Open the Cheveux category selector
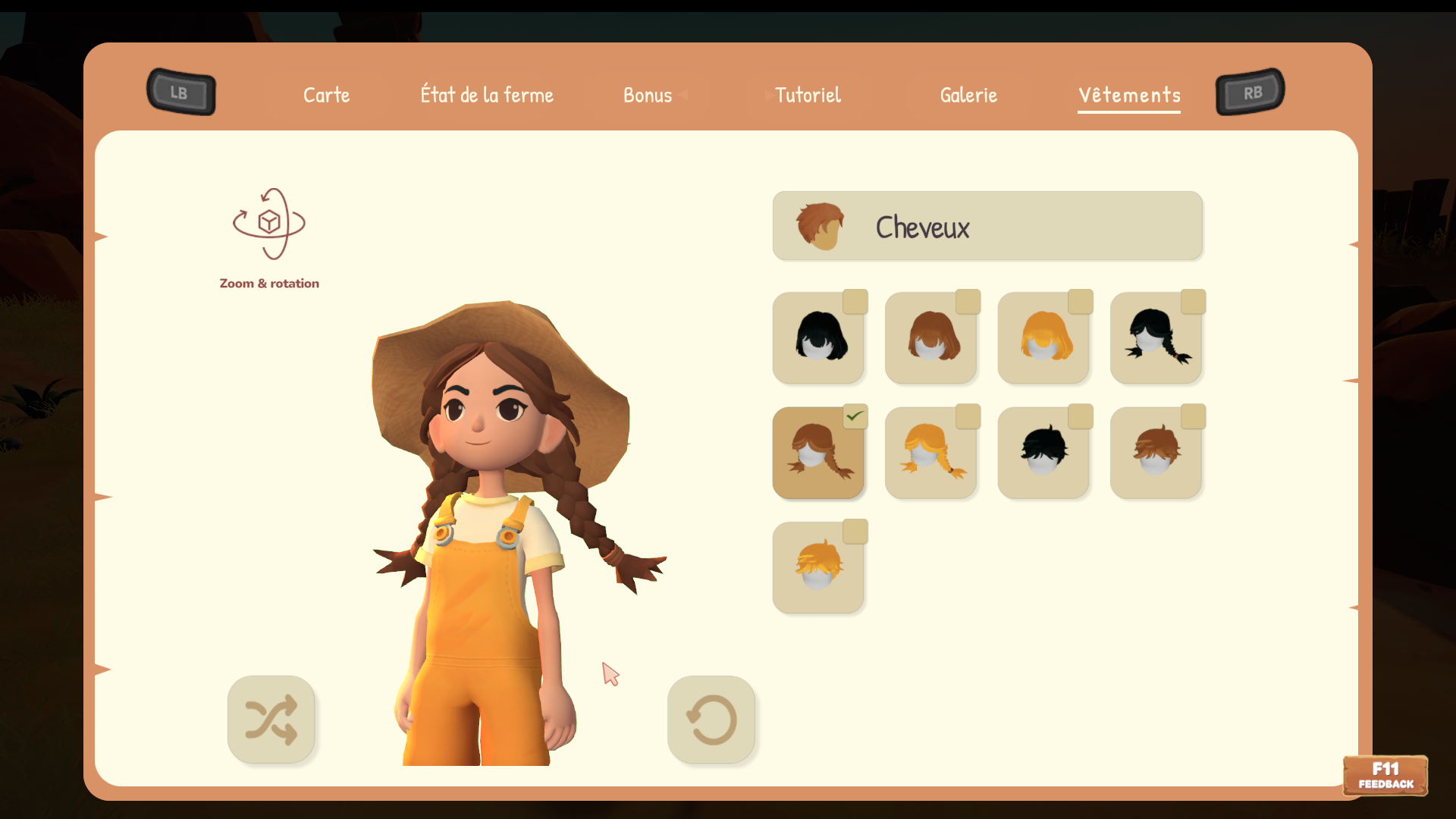This screenshot has height=819, width=1456. (987, 226)
